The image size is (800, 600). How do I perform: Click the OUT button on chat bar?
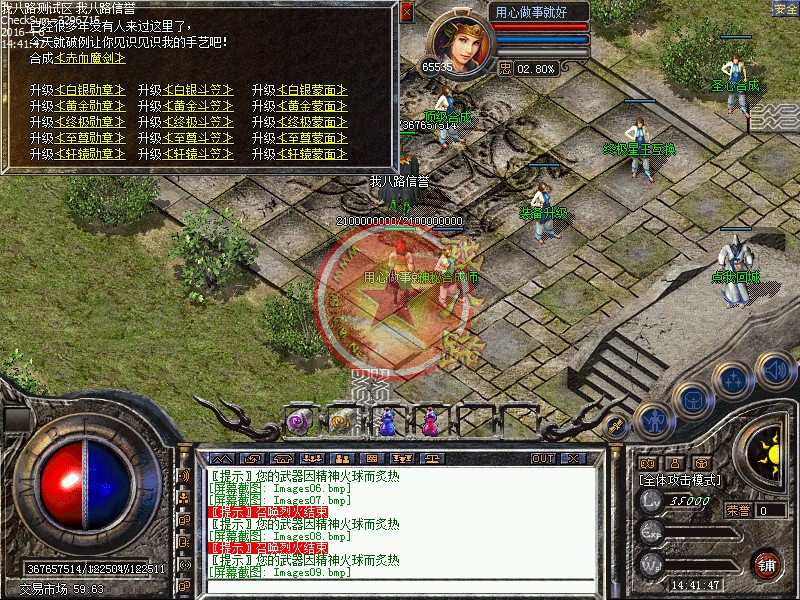(543, 458)
